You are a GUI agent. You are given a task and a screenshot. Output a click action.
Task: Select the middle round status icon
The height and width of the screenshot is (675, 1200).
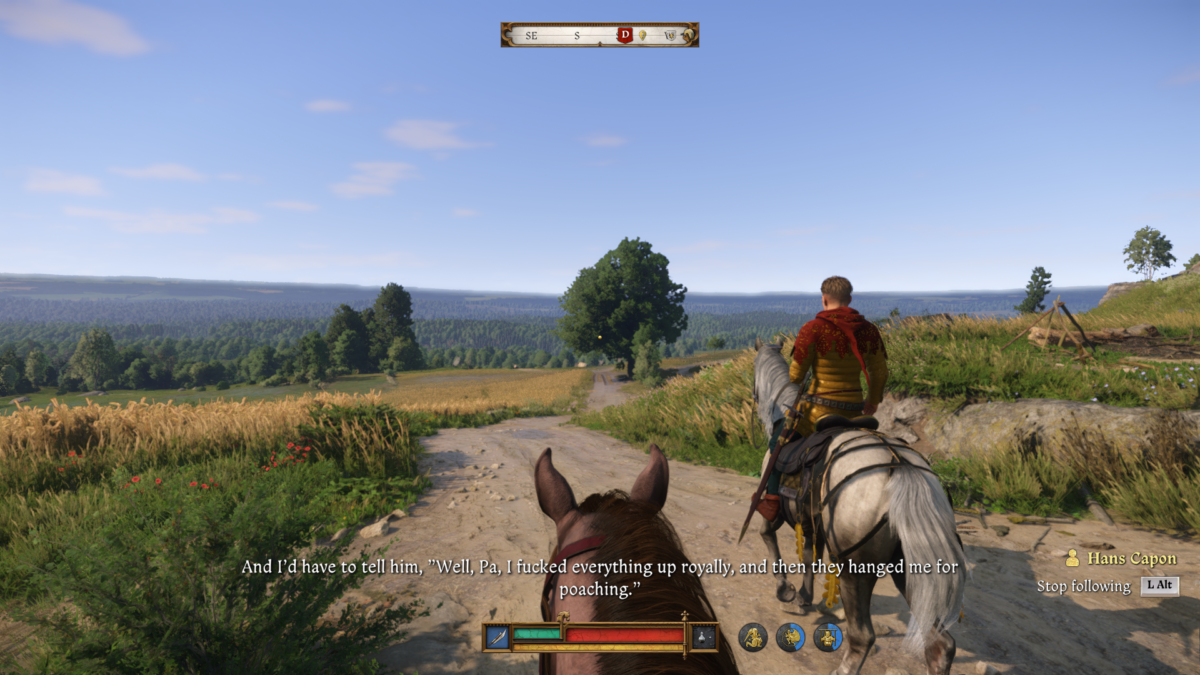[x=790, y=637]
